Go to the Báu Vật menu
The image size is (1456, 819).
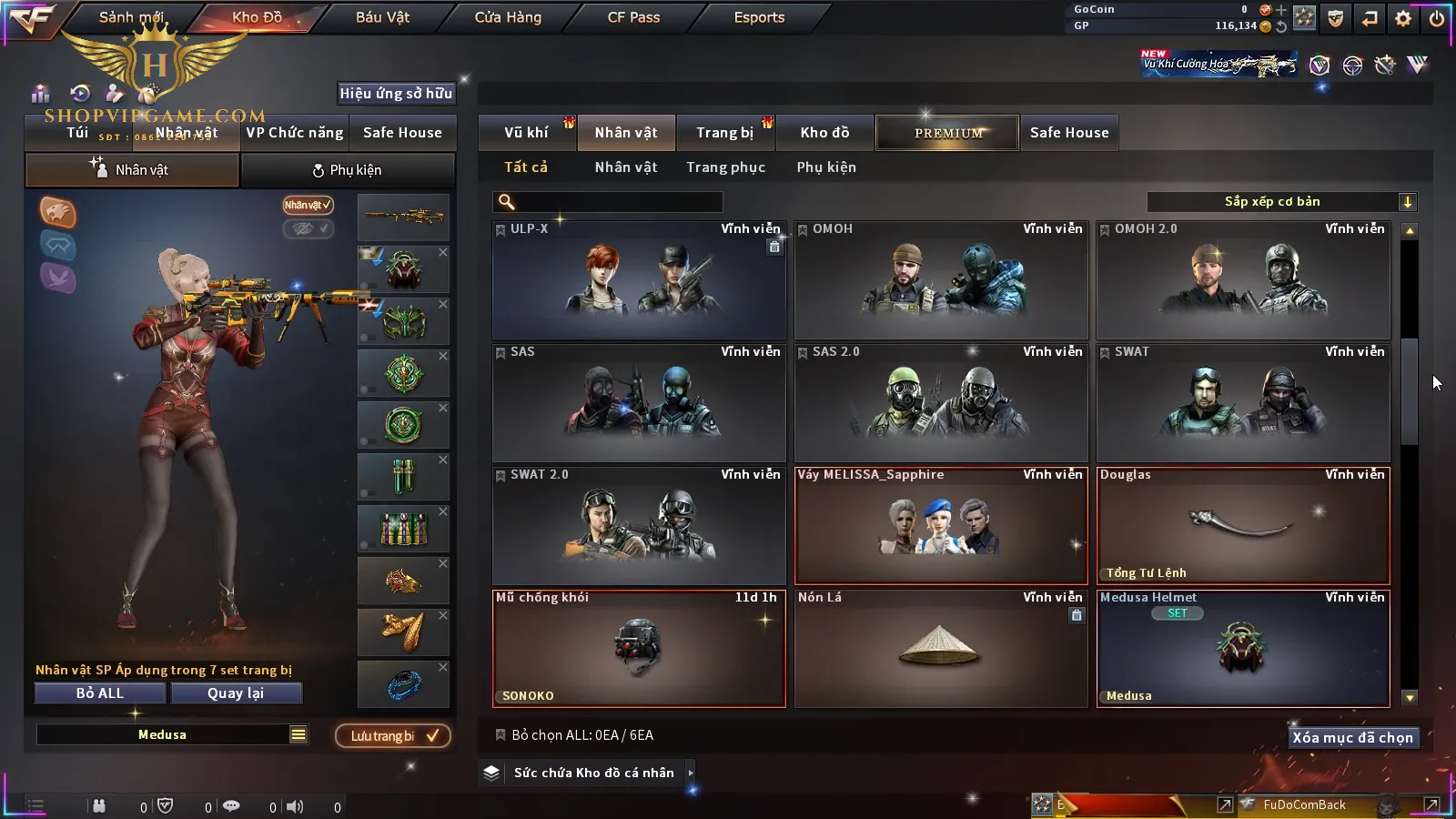pyautogui.click(x=382, y=17)
